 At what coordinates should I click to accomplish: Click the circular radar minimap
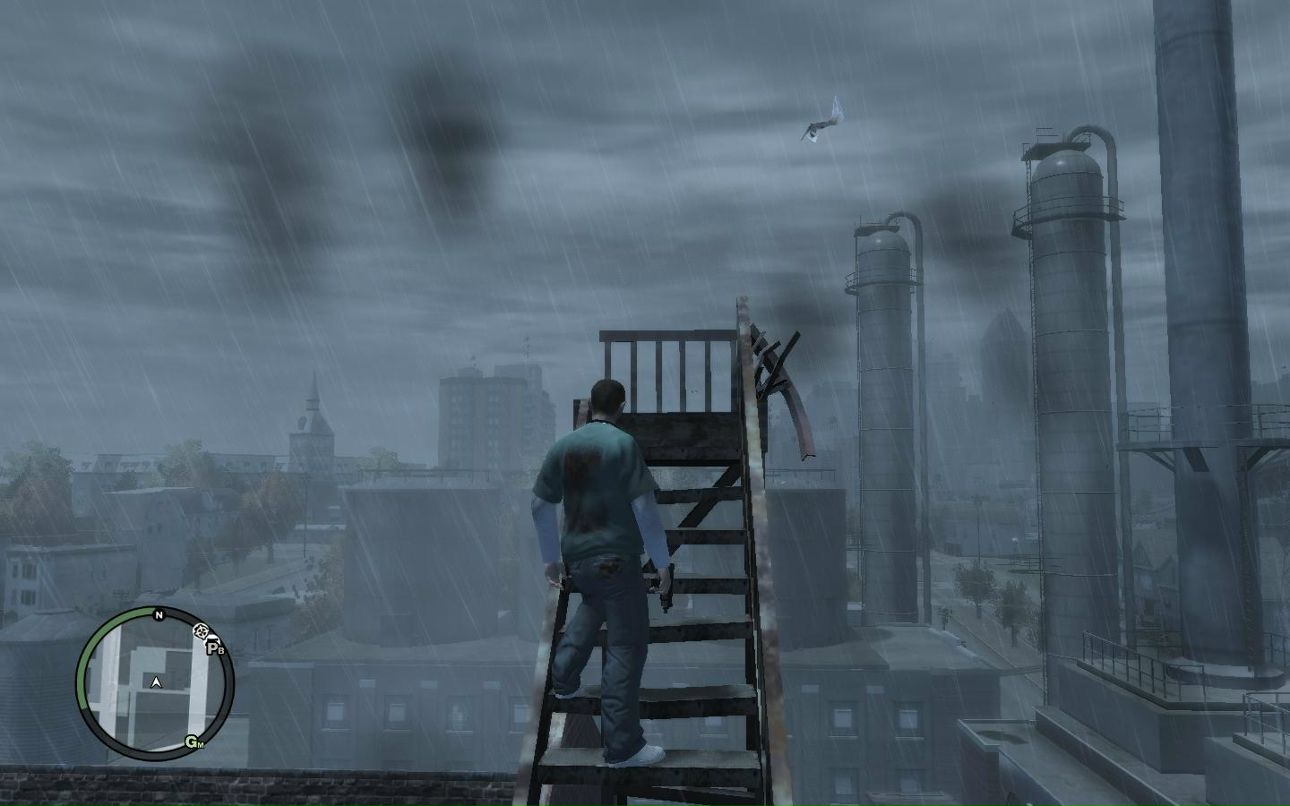tap(155, 684)
